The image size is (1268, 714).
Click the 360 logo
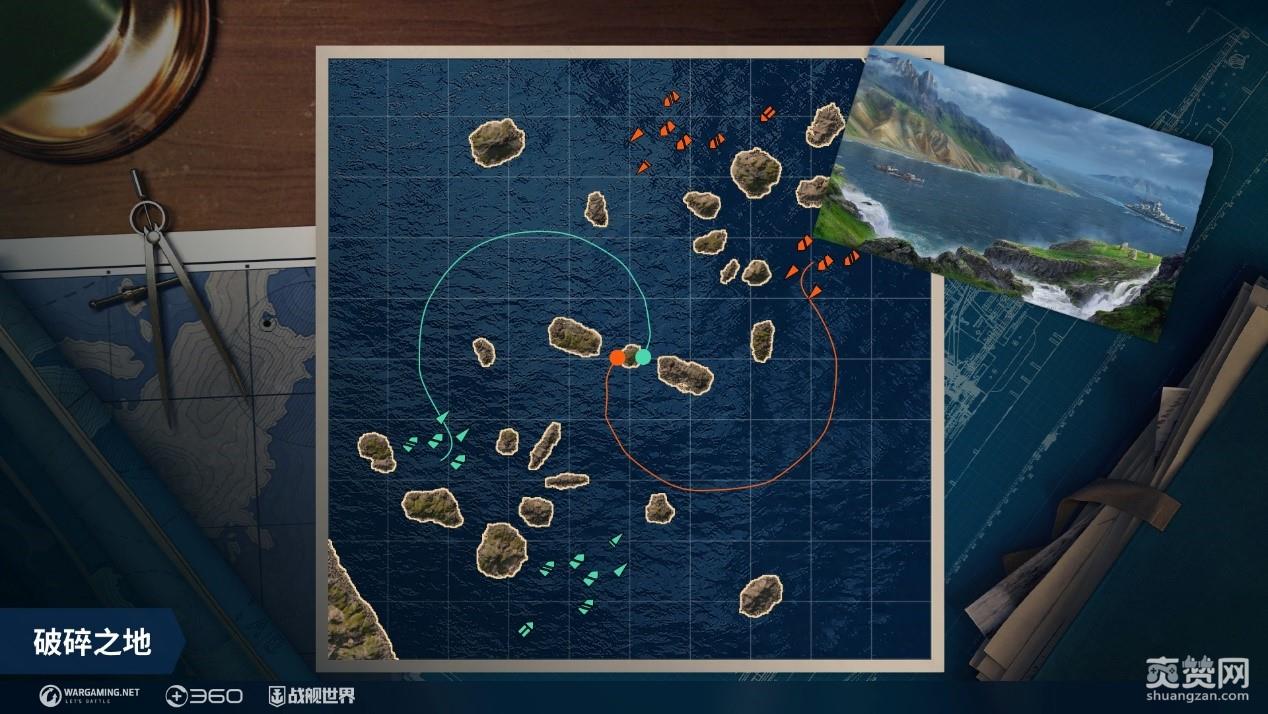coord(203,695)
